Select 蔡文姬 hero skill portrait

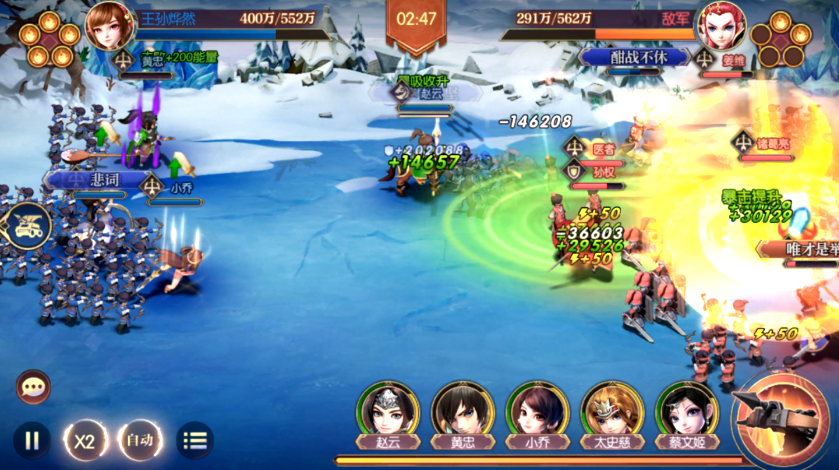pyautogui.click(x=687, y=409)
